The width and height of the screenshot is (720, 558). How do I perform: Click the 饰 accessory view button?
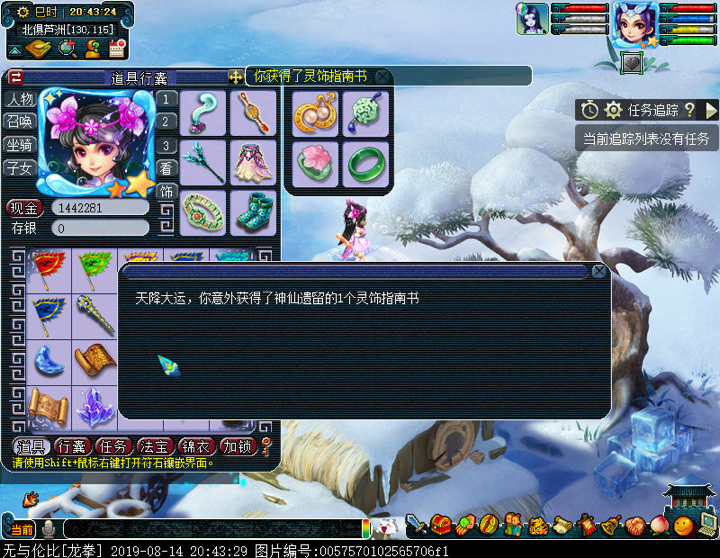pos(167,191)
